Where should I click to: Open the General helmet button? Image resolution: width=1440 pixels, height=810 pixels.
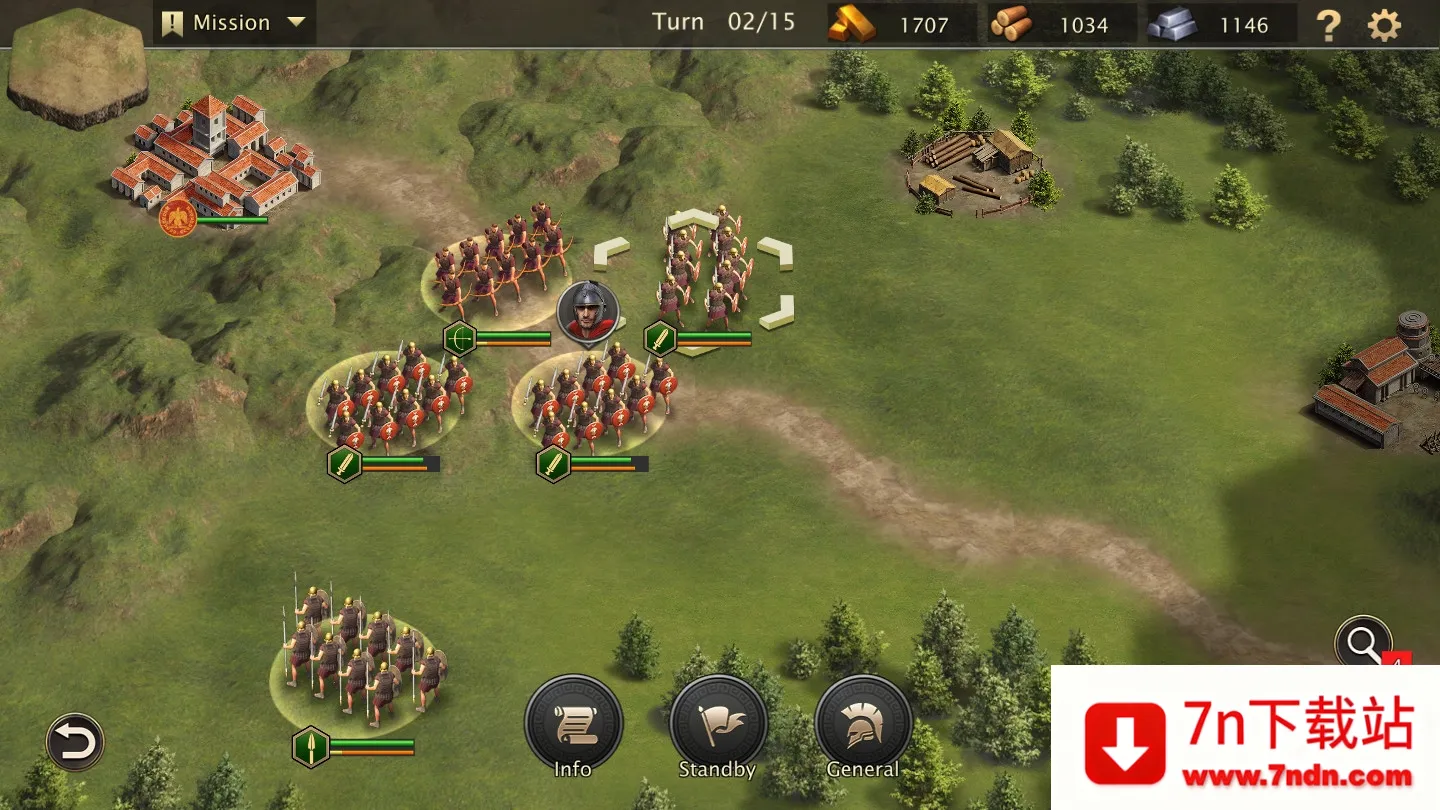pos(862,725)
